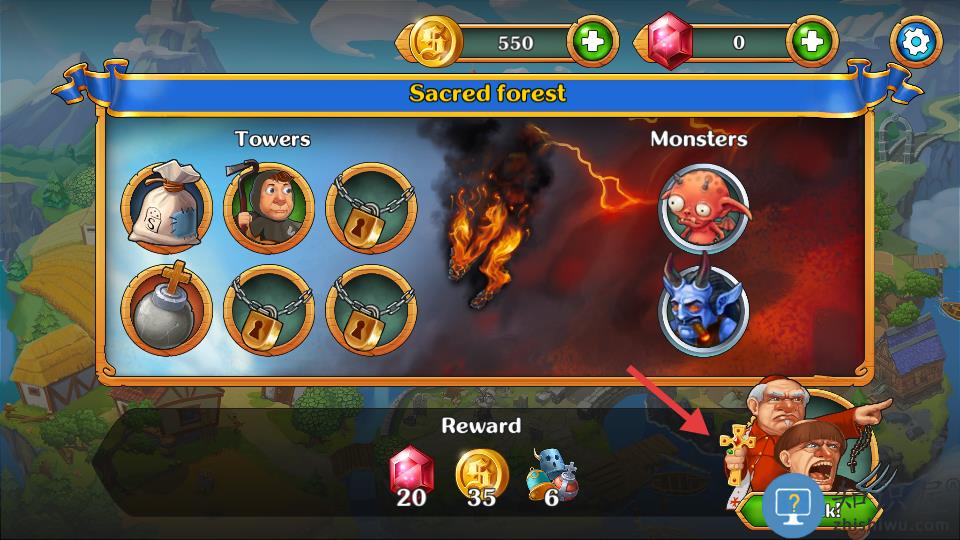View the blue horned devil monster
The height and width of the screenshot is (540, 960).
pos(704,311)
